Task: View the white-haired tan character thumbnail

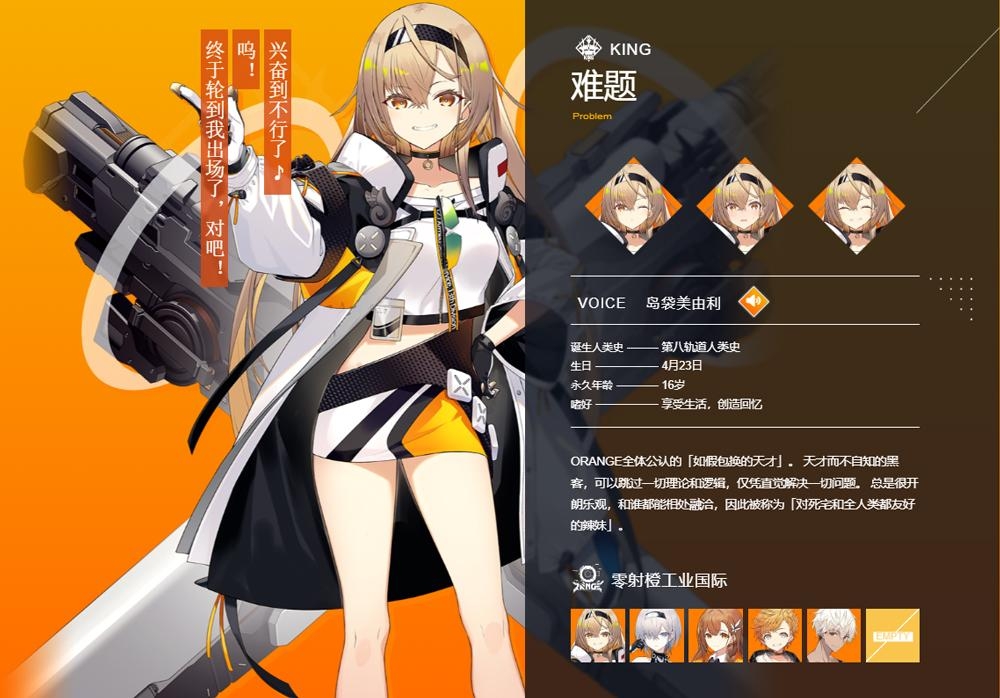Action: pyautogui.click(x=834, y=635)
